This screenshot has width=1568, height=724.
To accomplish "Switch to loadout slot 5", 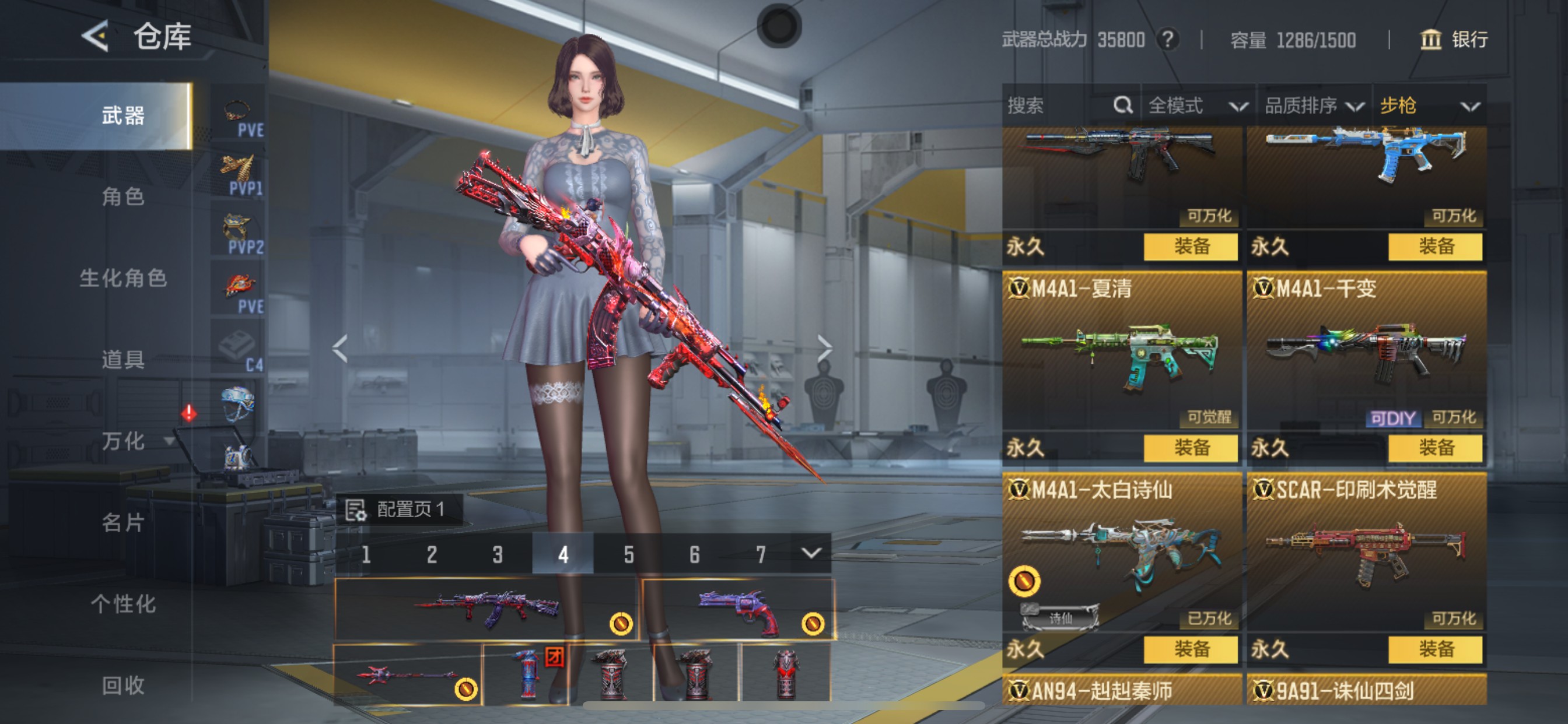I will click(x=629, y=554).
